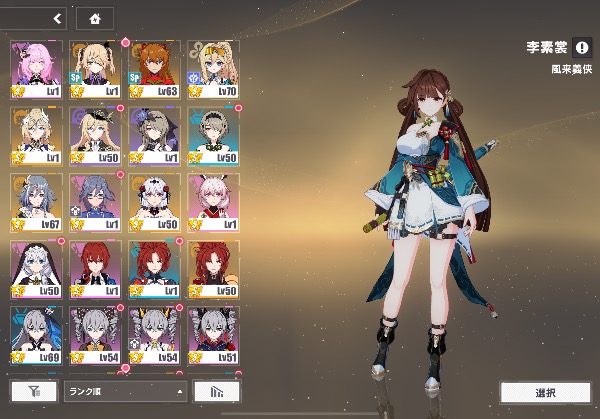
Task: Open the character info exclamation icon
Action: 582,46
